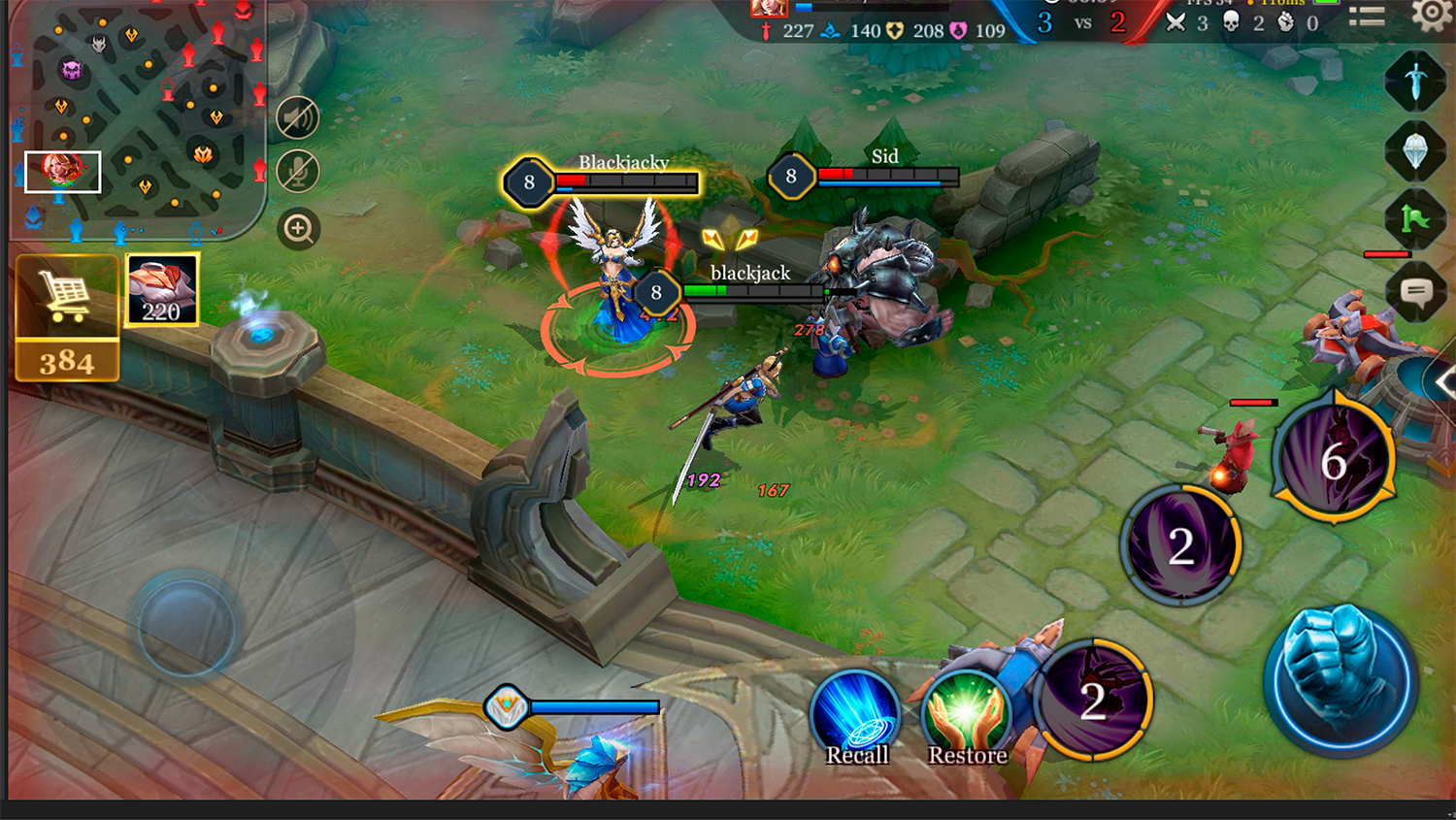Use the Restore heal spell
1456x820 pixels.
tap(967, 716)
